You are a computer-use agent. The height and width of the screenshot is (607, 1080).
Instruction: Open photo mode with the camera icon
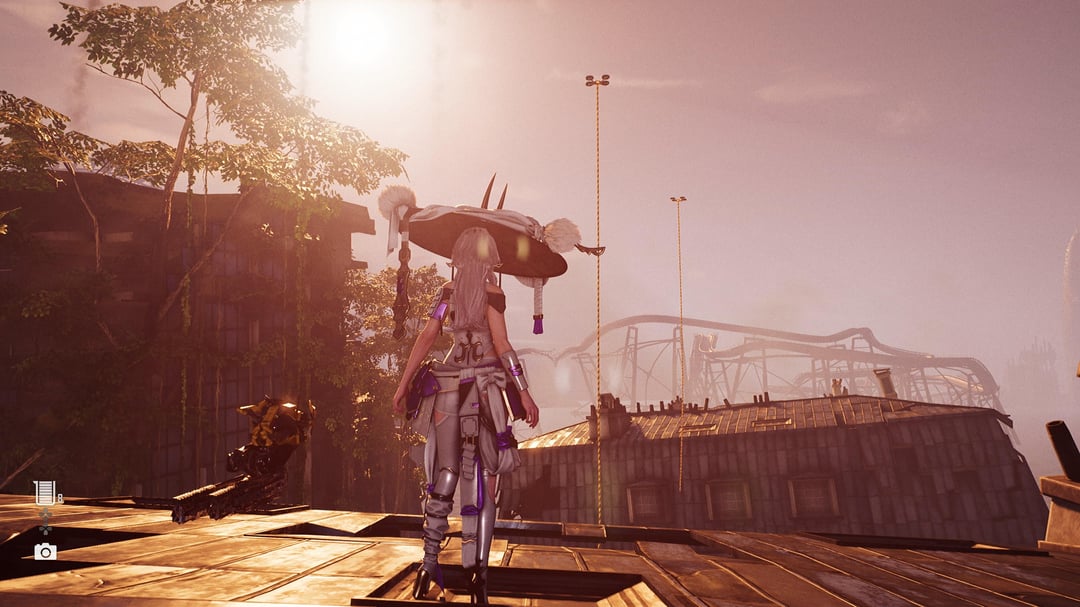point(45,552)
